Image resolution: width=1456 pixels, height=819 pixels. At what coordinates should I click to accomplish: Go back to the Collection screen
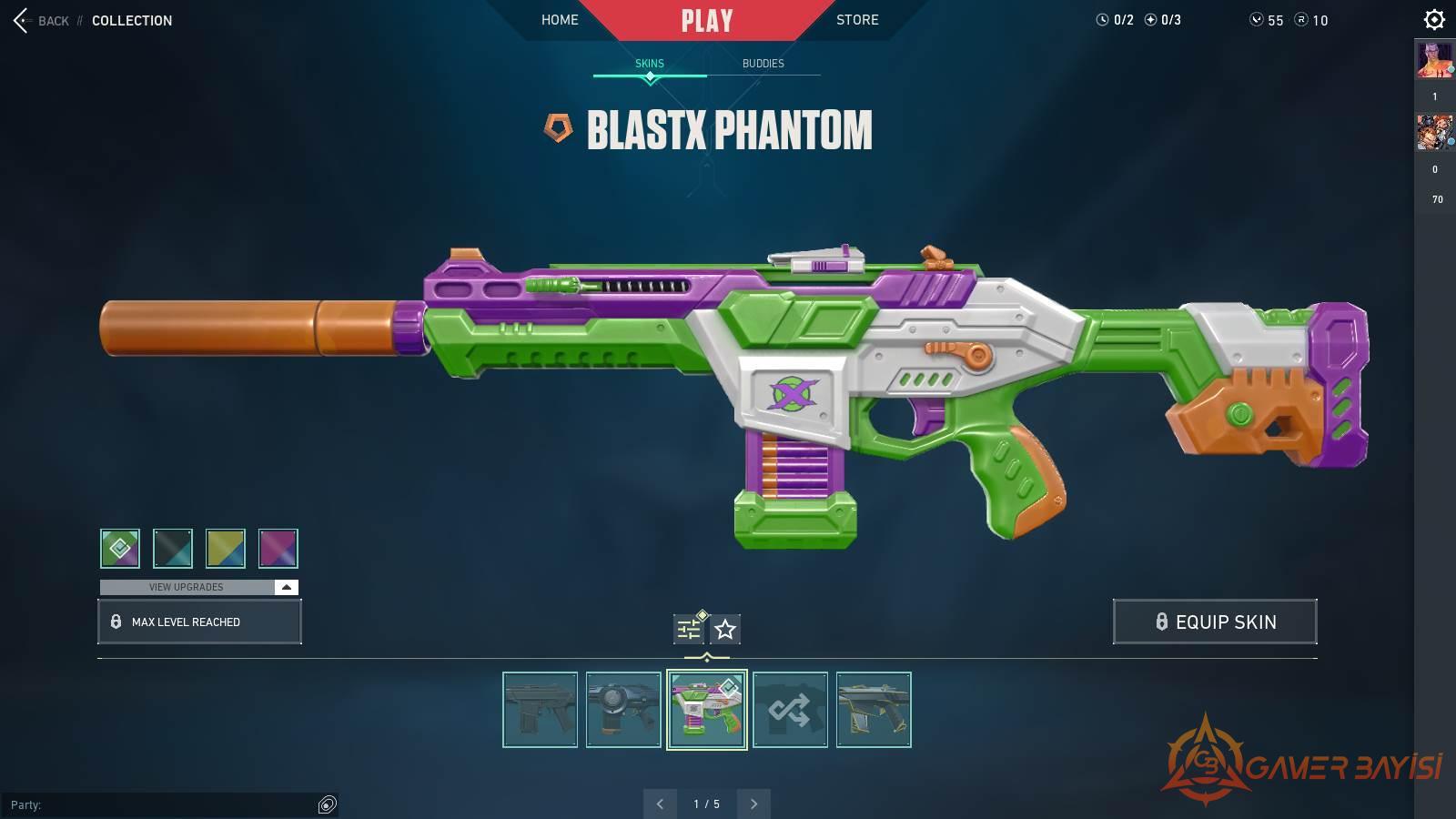41,20
